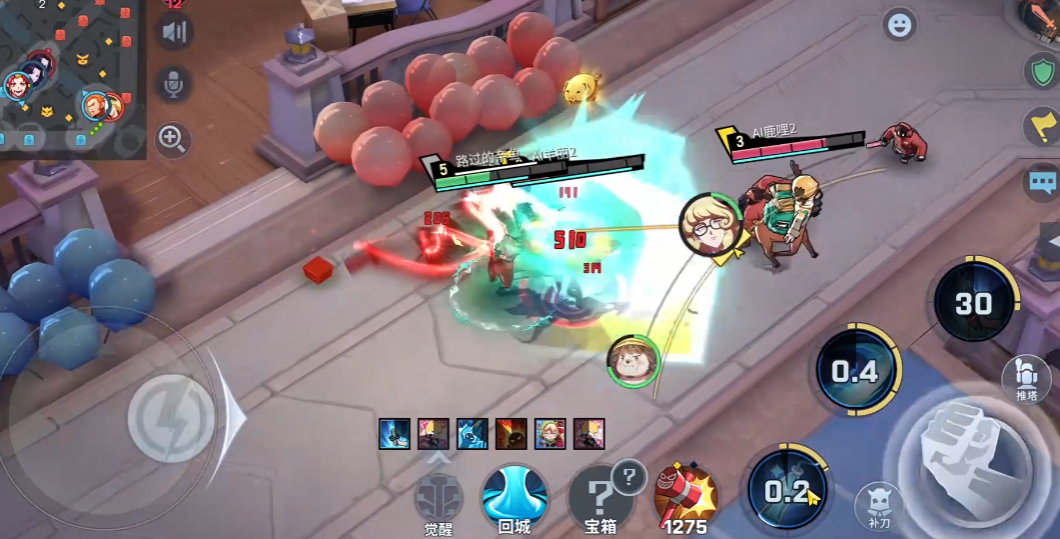Screen dimensions: 1060x539
Task: Tap the yellow flag signal icon
Action: (x=1041, y=126)
